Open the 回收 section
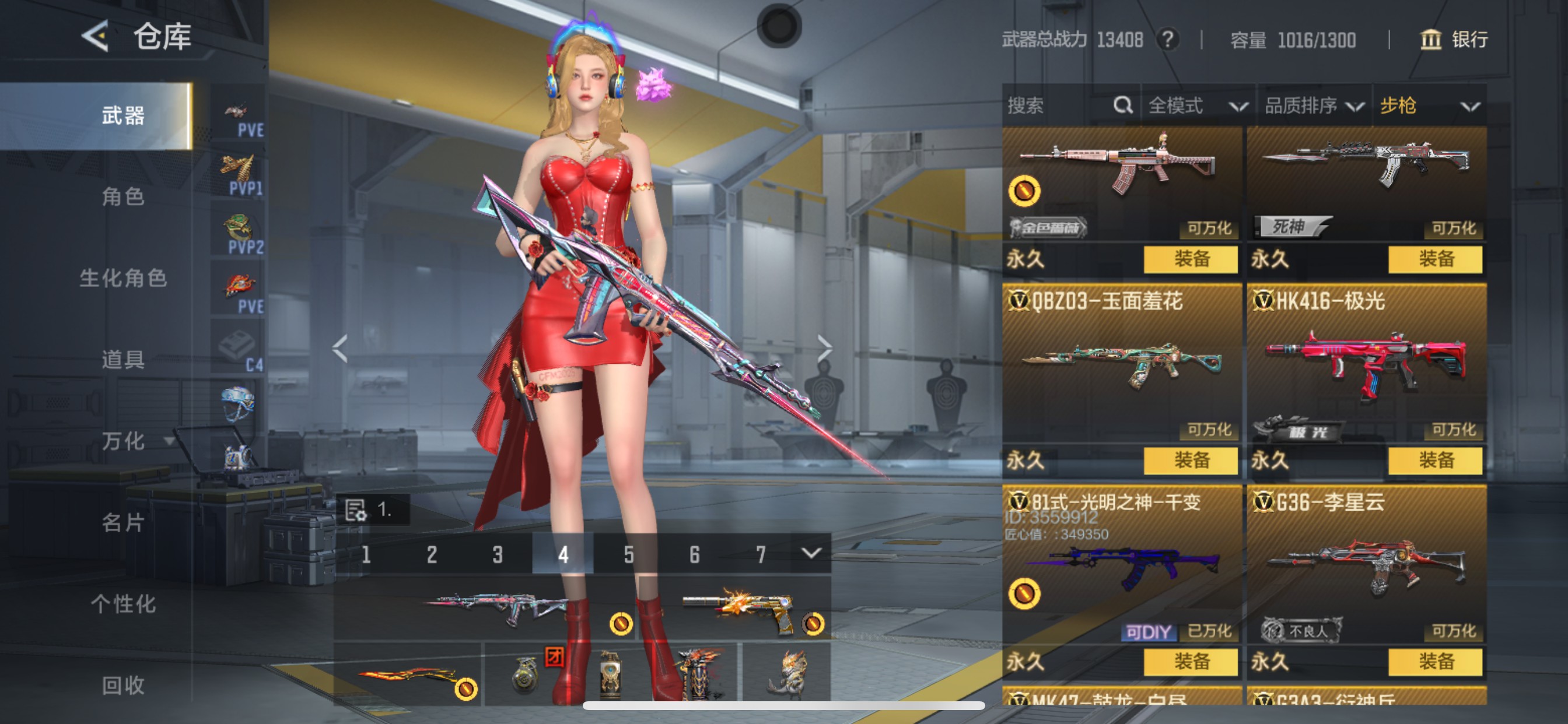 (x=123, y=685)
